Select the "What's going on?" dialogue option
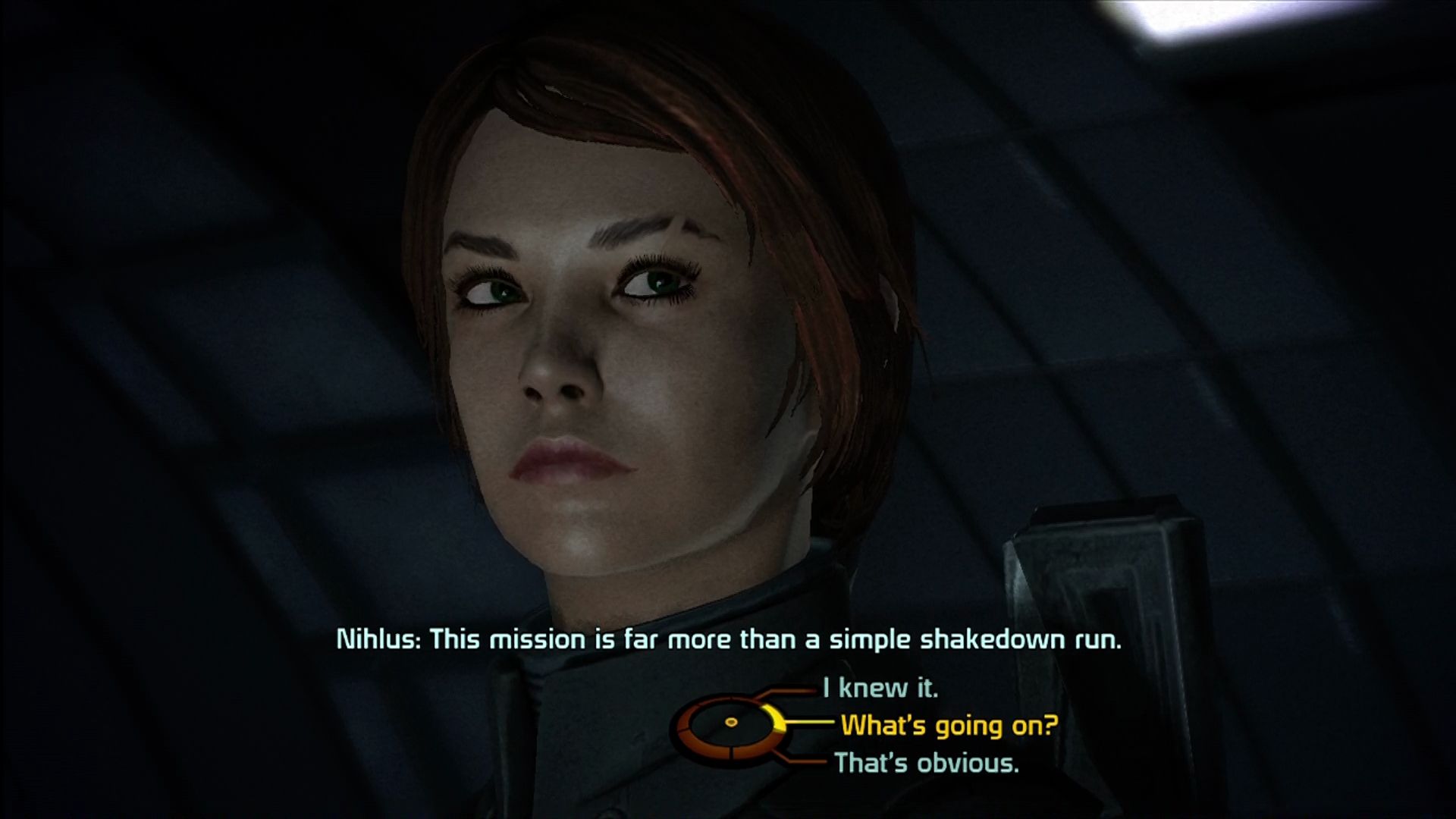The height and width of the screenshot is (819, 1456). click(x=949, y=726)
